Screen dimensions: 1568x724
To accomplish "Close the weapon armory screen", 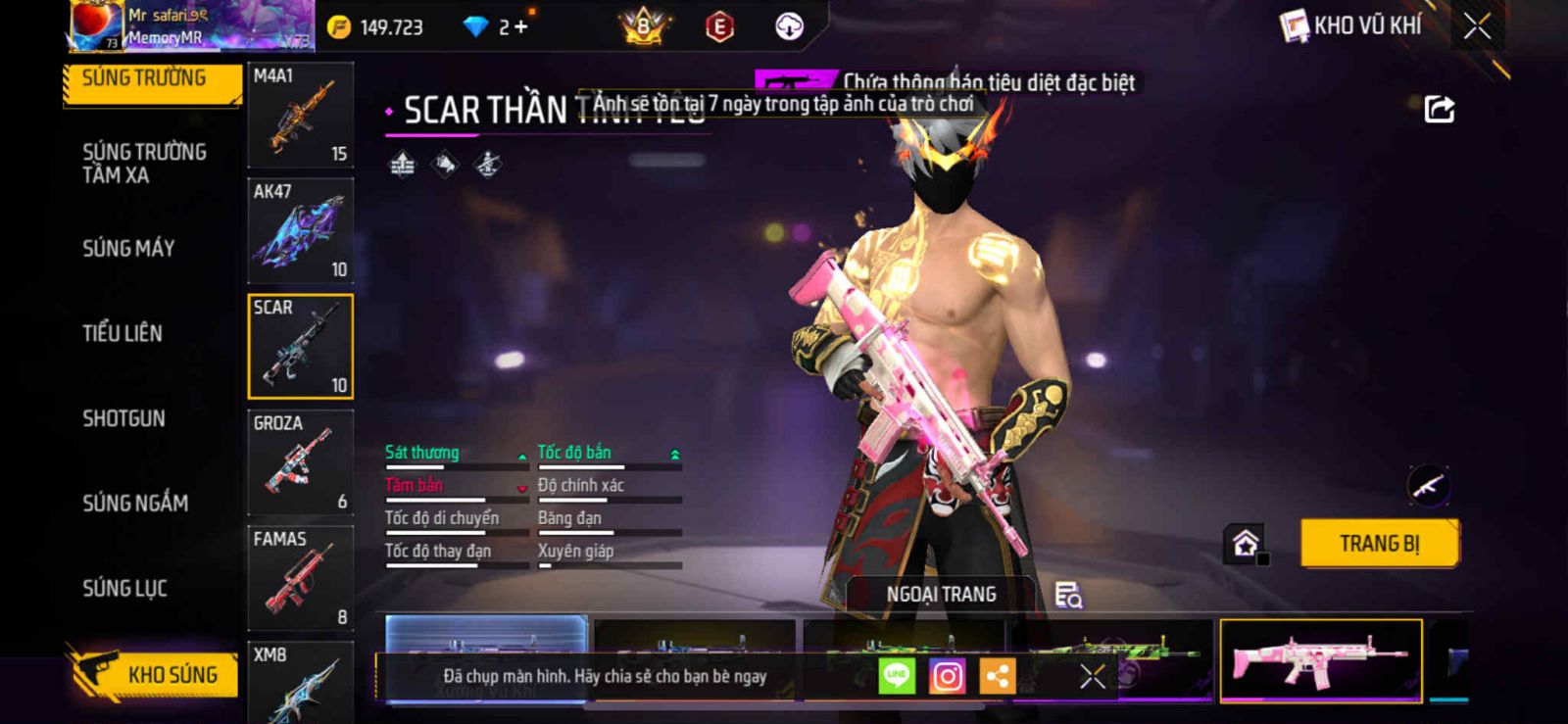I will point(1477,26).
